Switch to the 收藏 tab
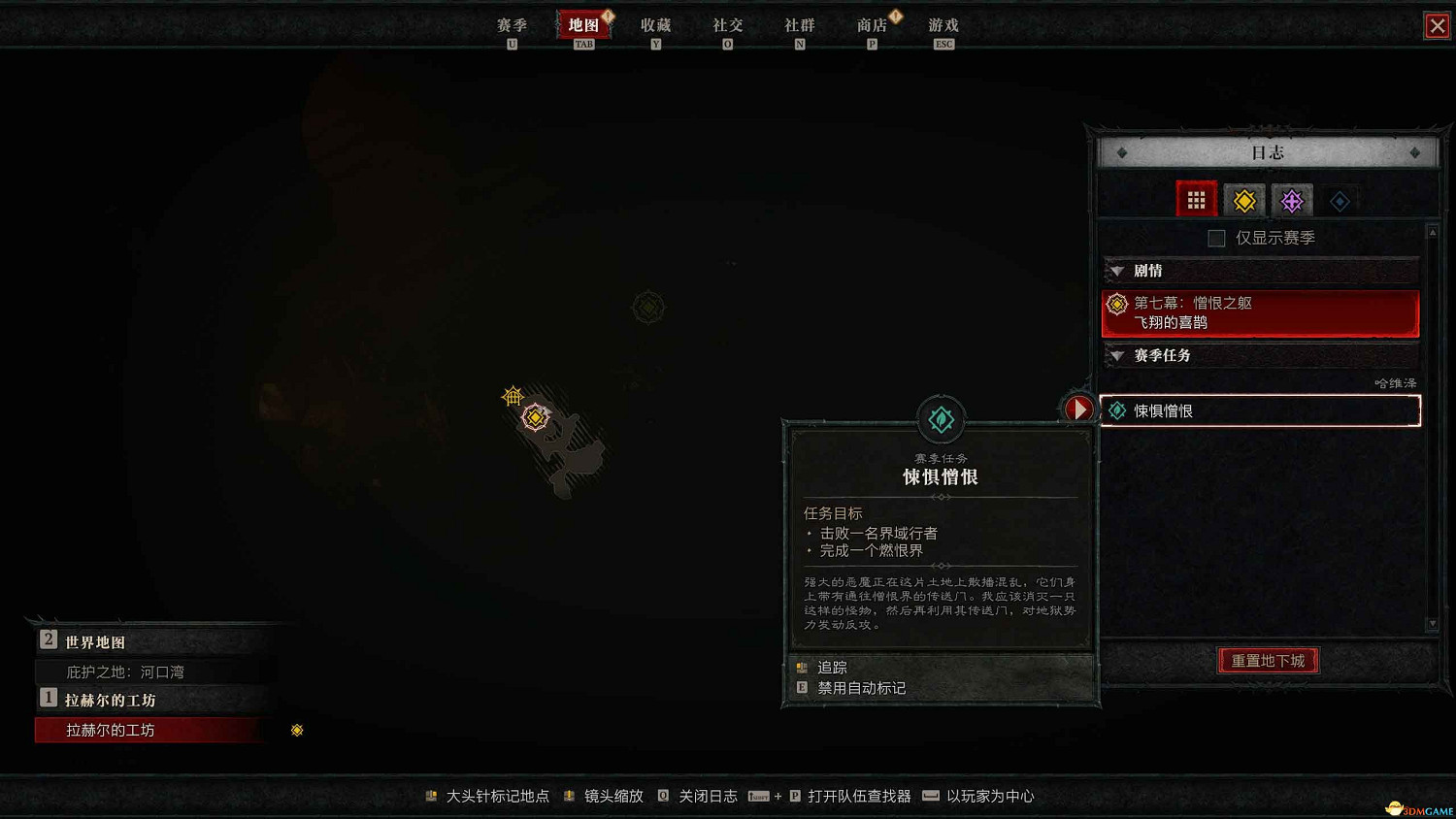 (655, 25)
